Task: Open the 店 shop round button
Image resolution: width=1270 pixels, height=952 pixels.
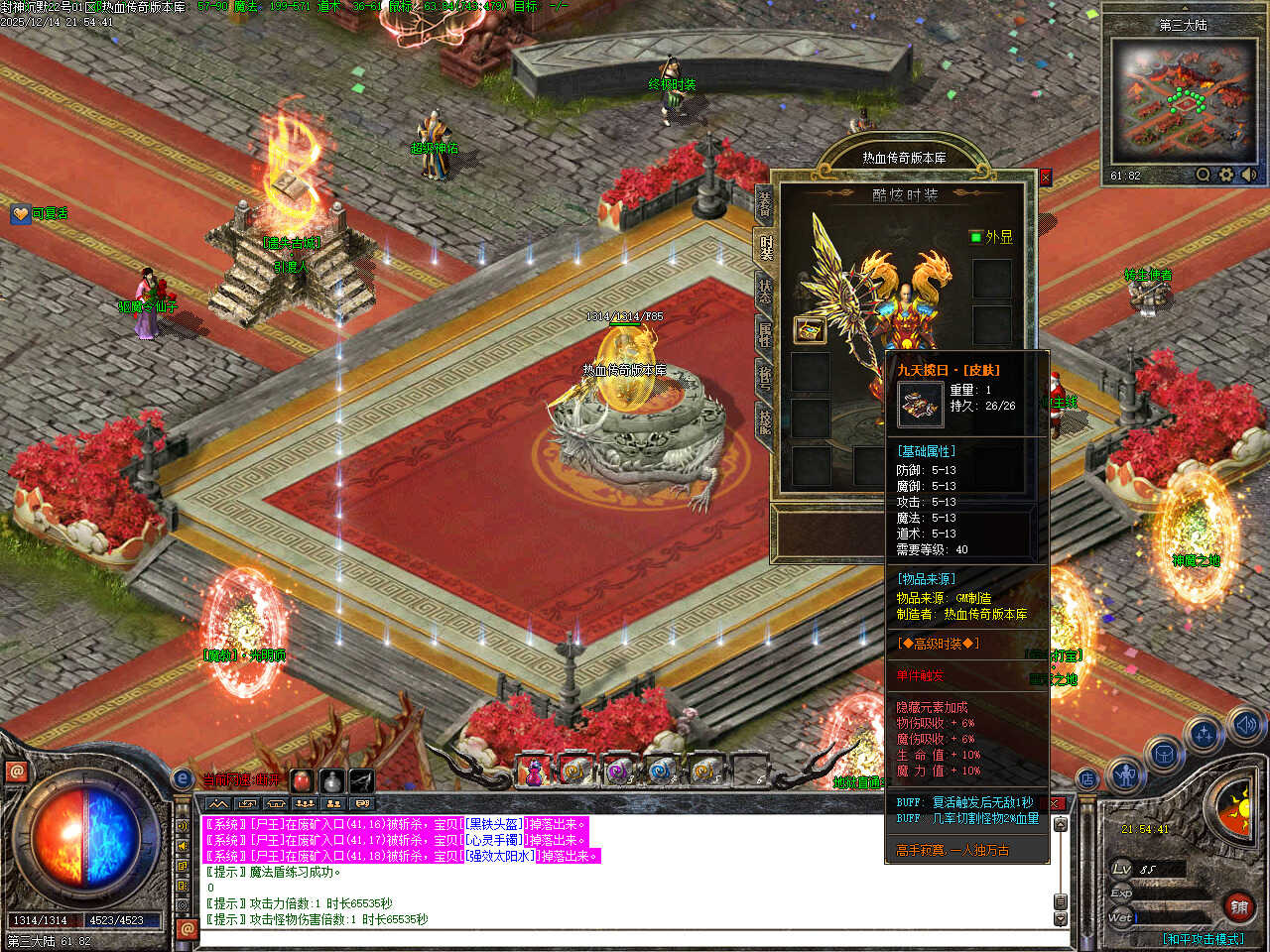Action: pos(1088,779)
